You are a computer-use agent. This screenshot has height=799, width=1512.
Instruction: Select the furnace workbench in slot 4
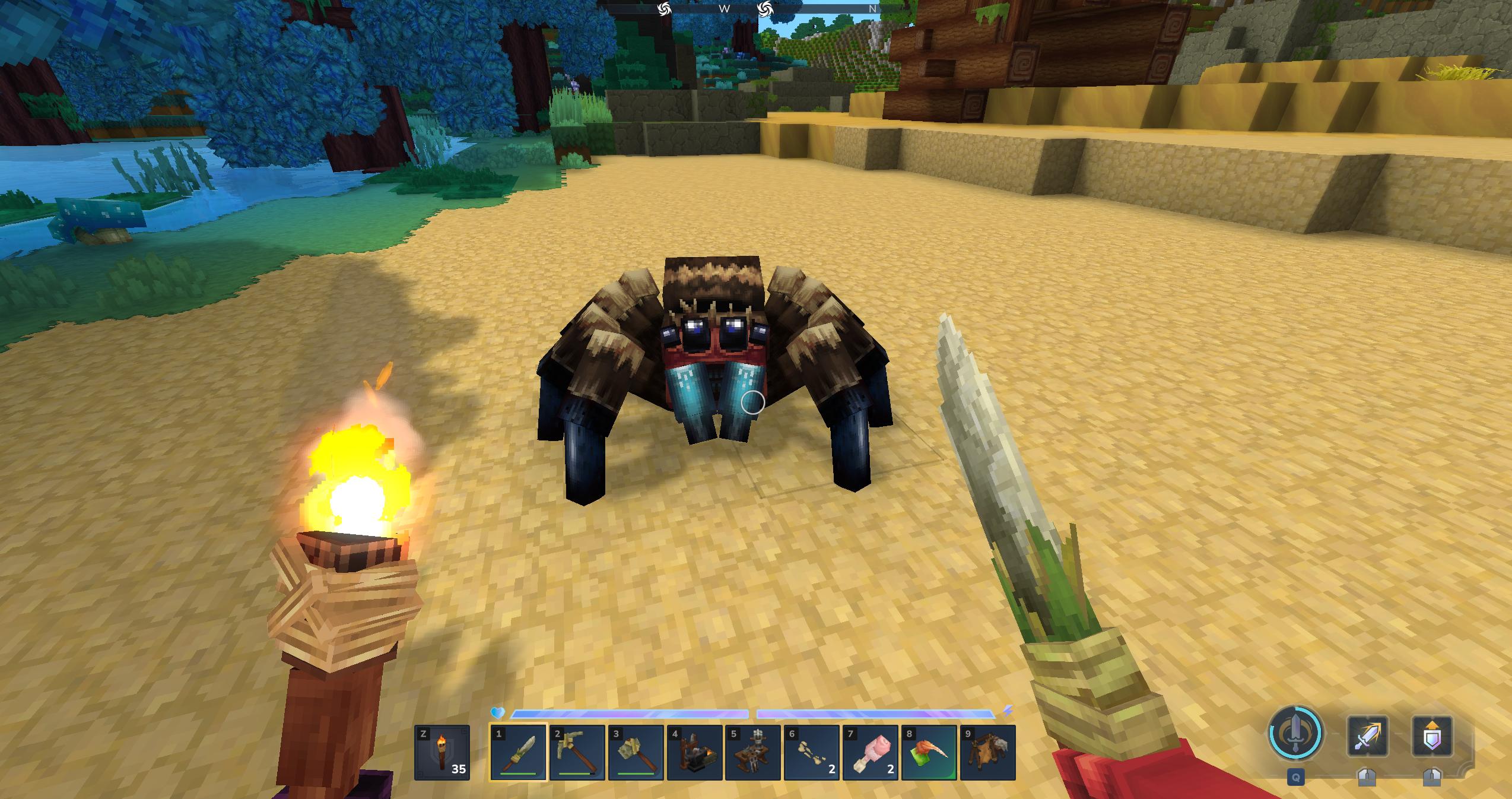tap(694, 753)
